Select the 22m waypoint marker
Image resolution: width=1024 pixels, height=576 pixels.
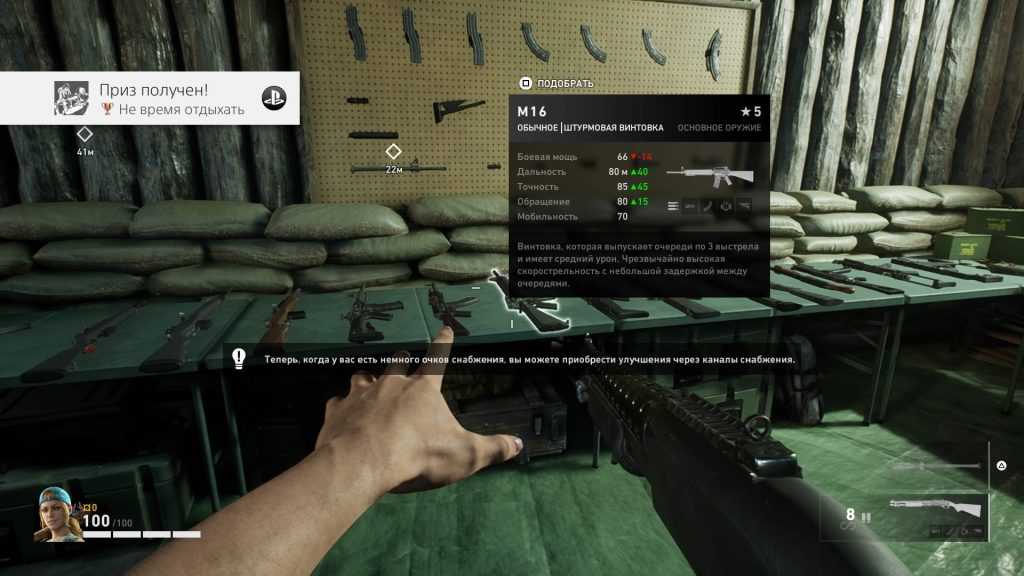click(394, 151)
